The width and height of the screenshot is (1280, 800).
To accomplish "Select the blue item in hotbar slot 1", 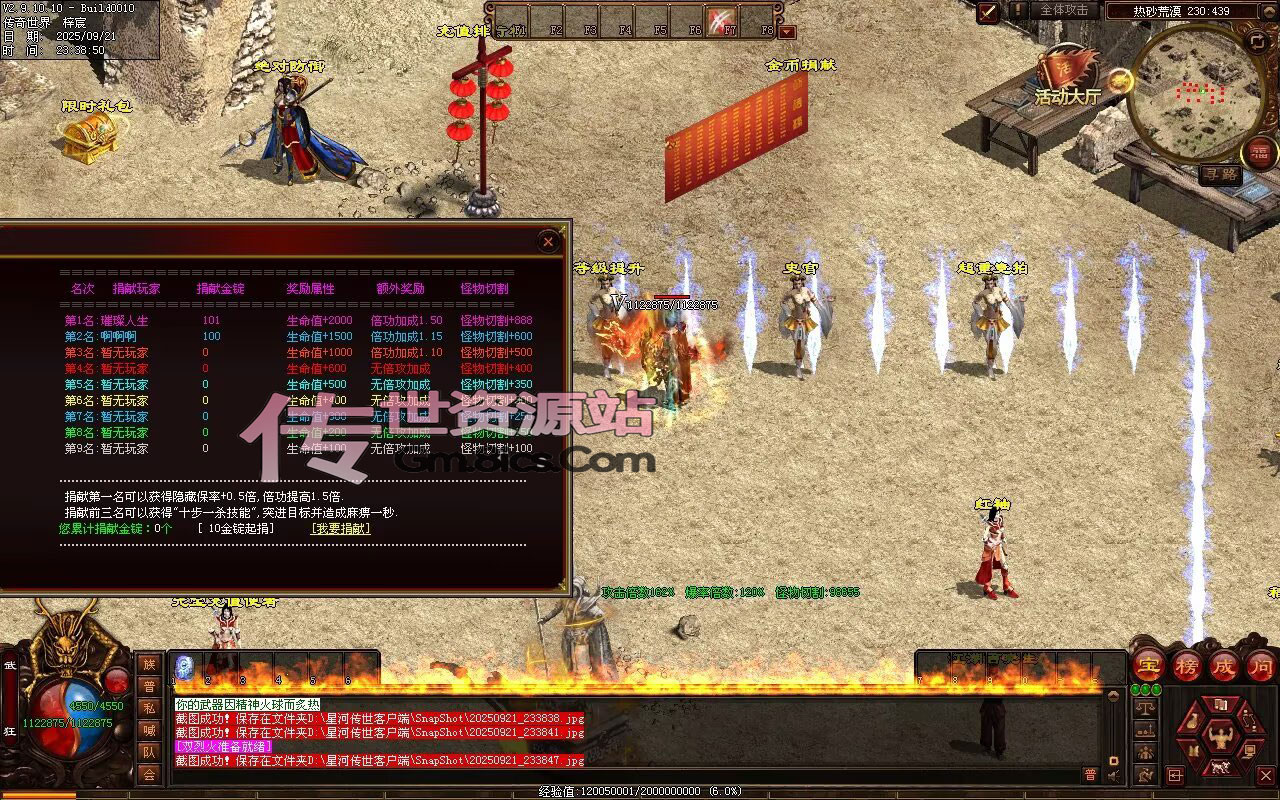I will (184, 667).
